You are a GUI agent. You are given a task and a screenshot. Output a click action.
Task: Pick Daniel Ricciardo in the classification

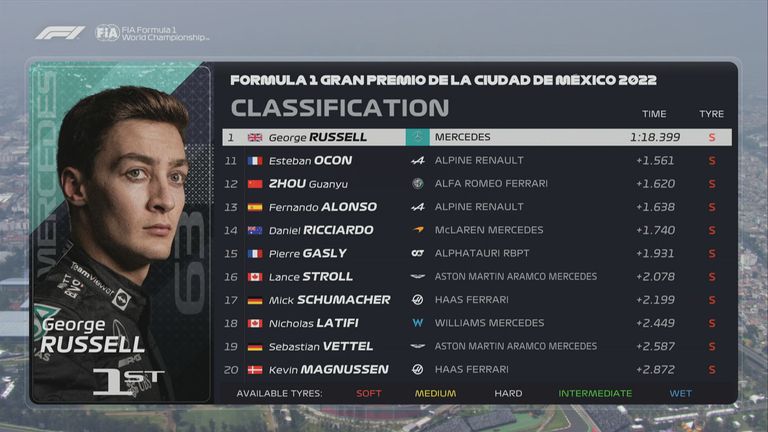tap(476, 230)
